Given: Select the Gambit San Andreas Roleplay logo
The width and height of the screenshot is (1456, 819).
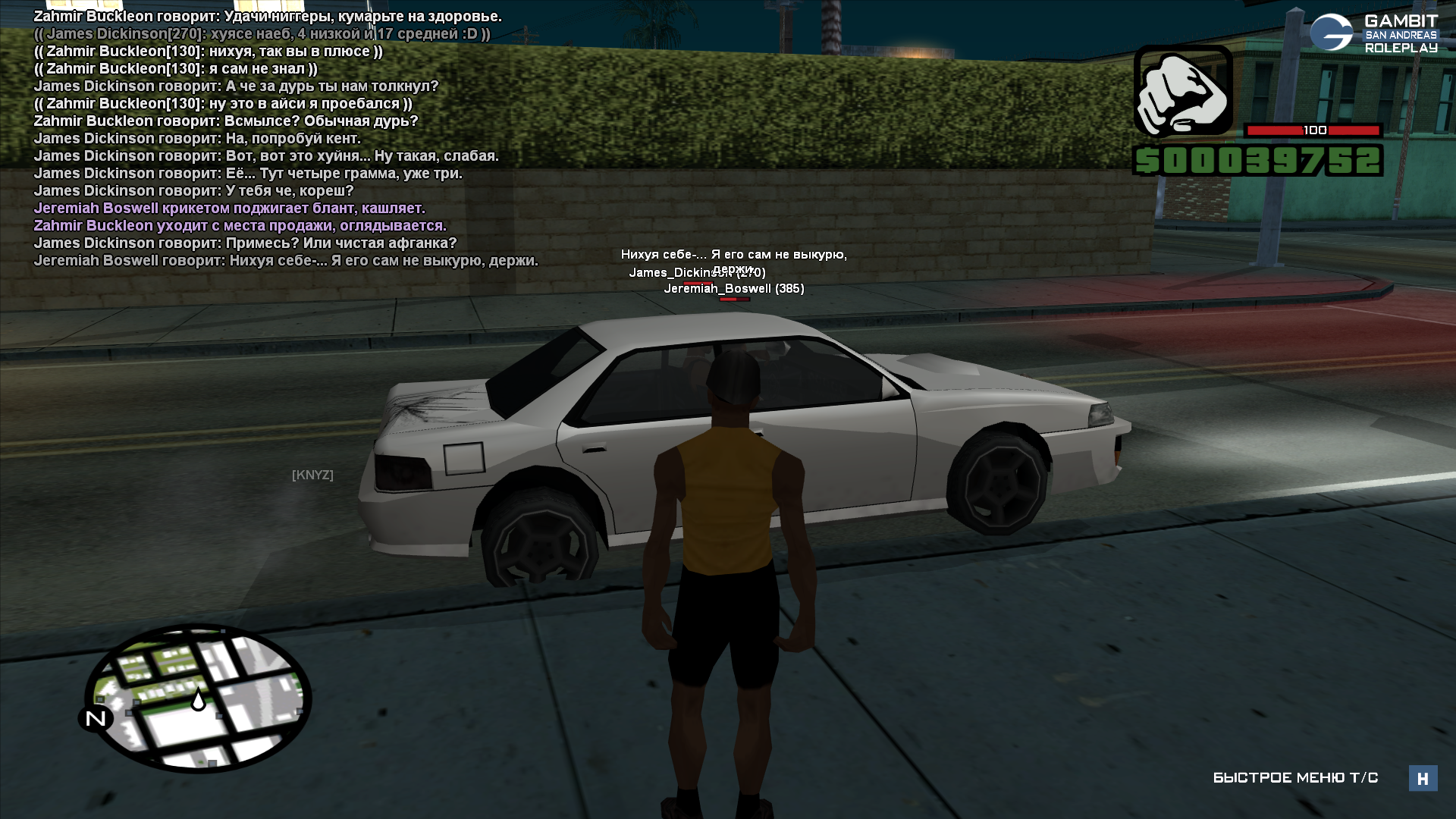Looking at the screenshot, I should tap(1373, 33).
